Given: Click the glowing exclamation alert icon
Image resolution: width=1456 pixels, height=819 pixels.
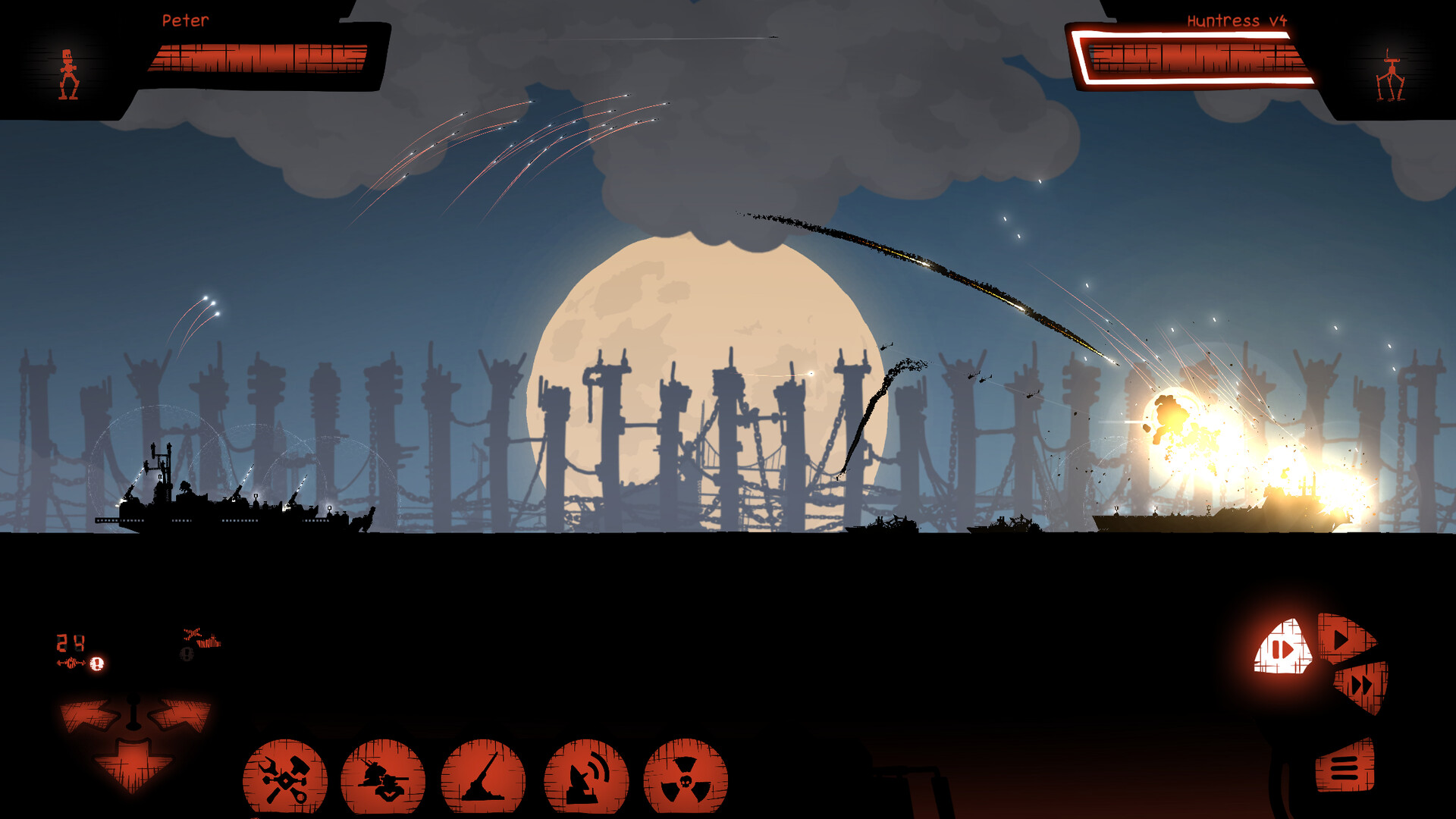Looking at the screenshot, I should coord(96,664).
